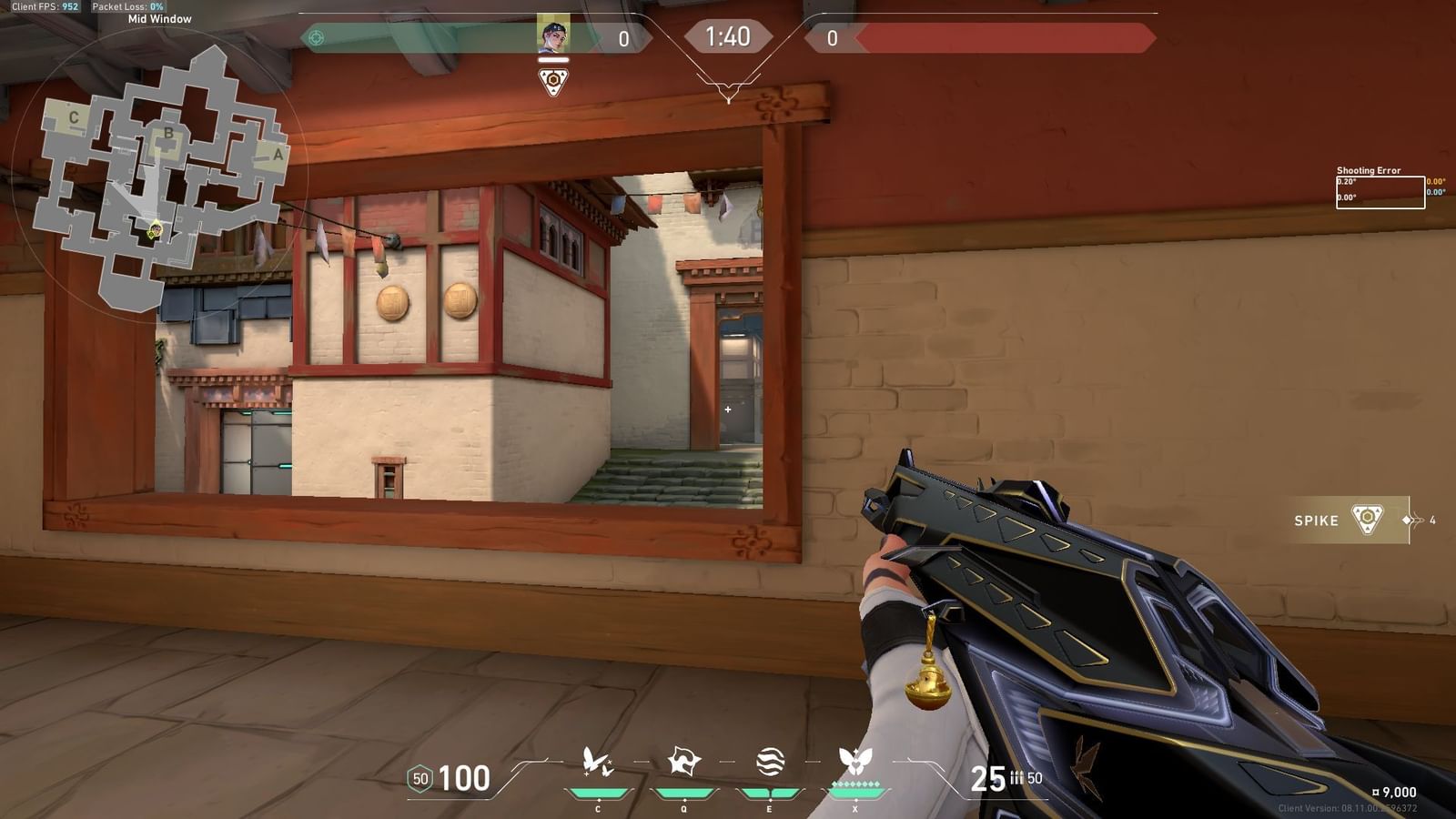Click the allied team score showing 0
The image size is (1456, 819).
[x=624, y=37]
